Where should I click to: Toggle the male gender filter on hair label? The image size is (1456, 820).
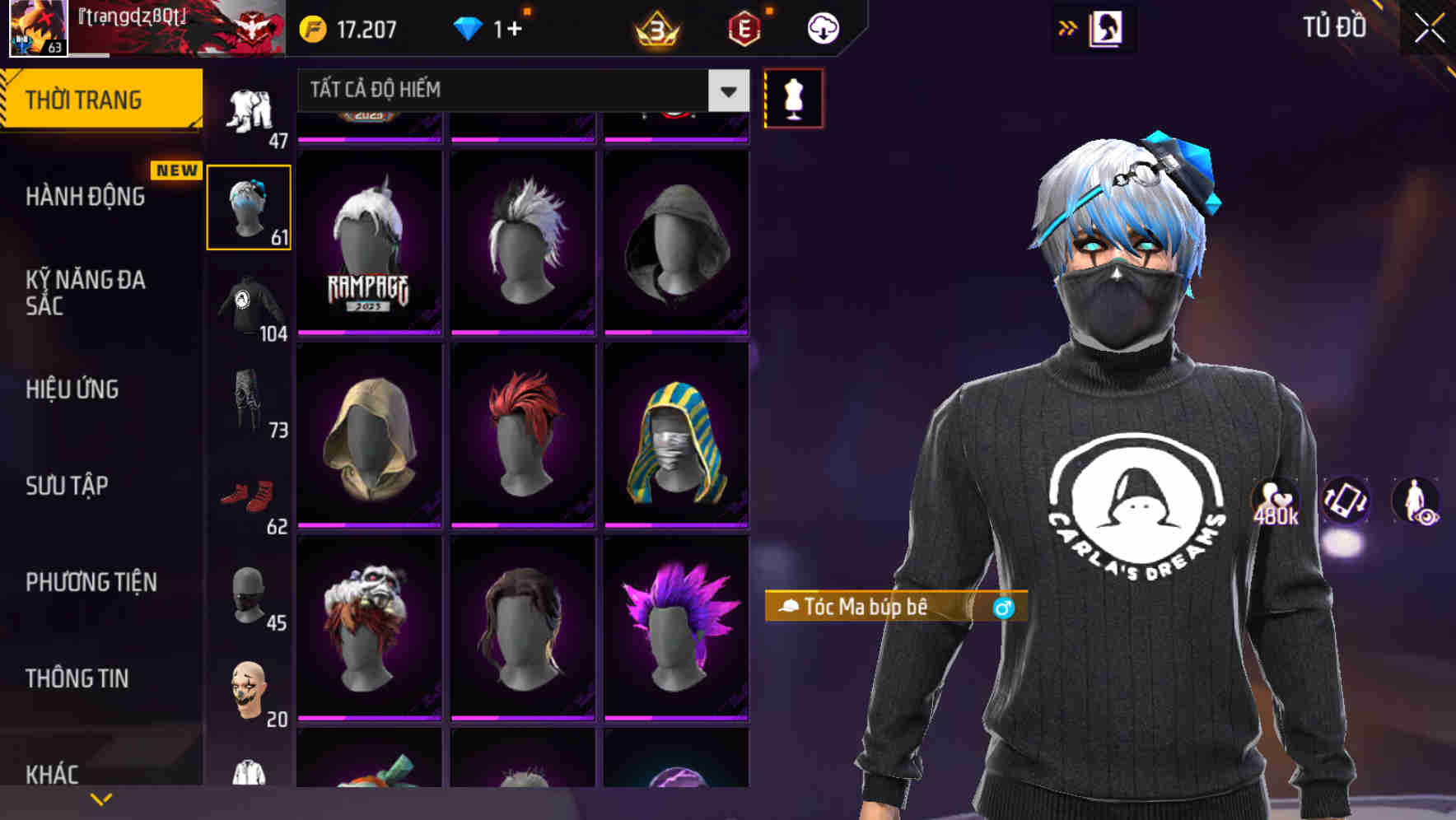click(x=1004, y=608)
